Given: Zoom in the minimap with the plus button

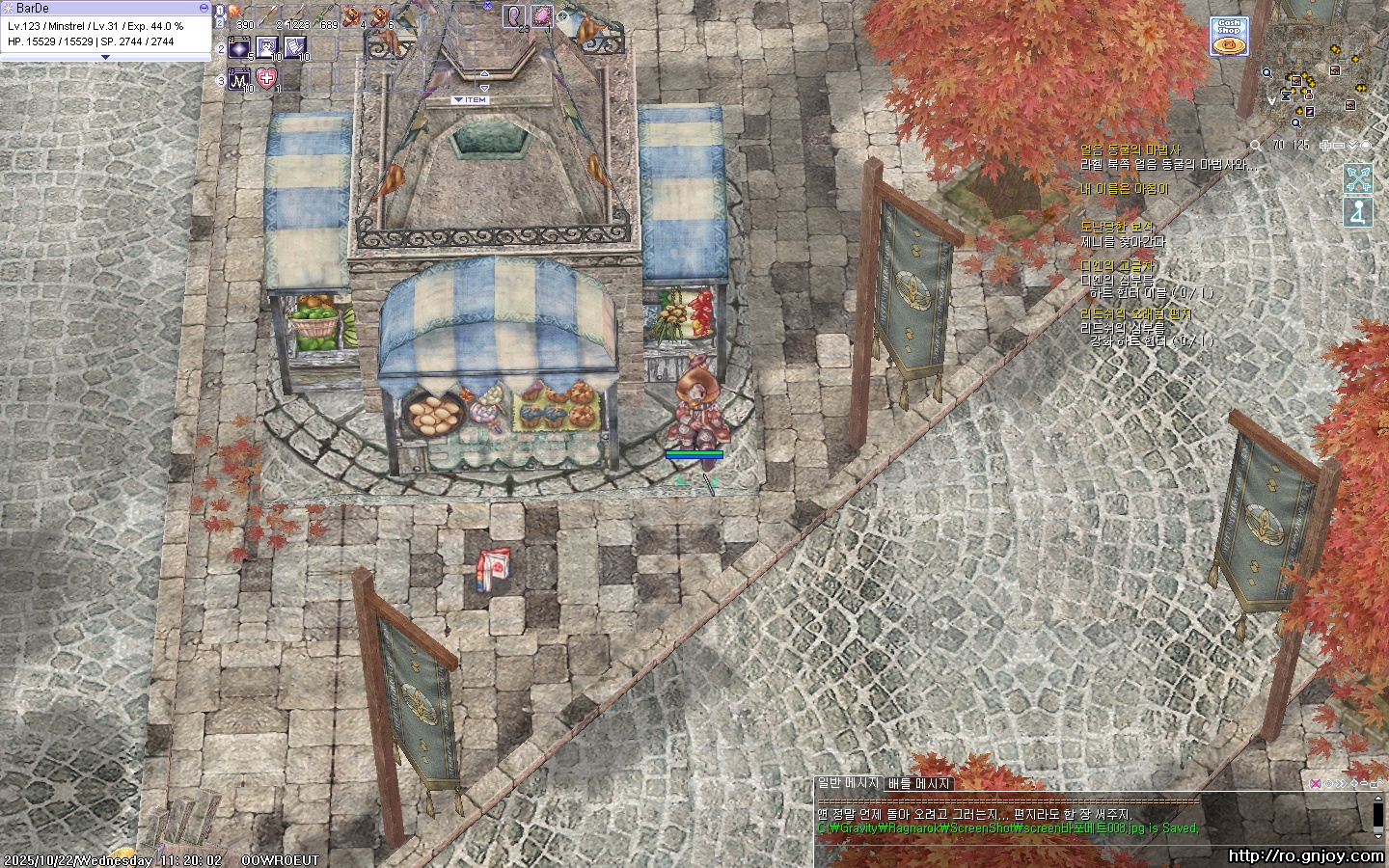Looking at the screenshot, I should point(1326,146).
